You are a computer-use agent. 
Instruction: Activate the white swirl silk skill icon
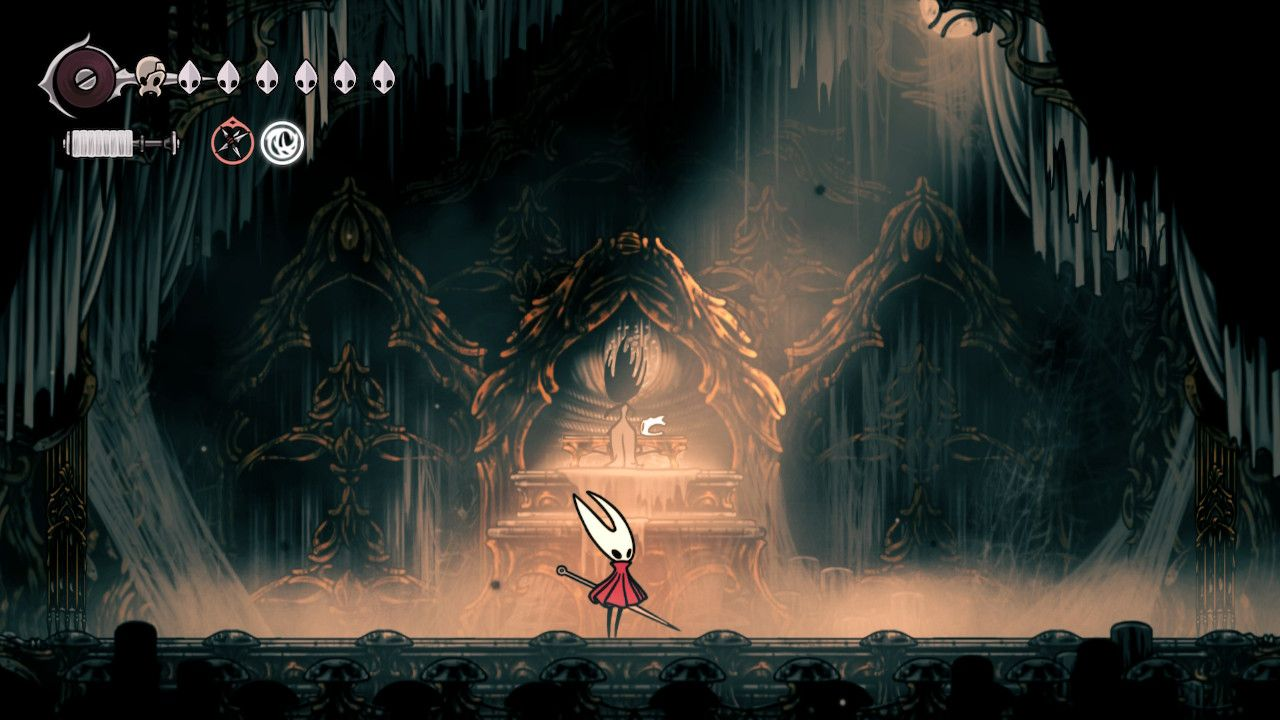tap(281, 142)
